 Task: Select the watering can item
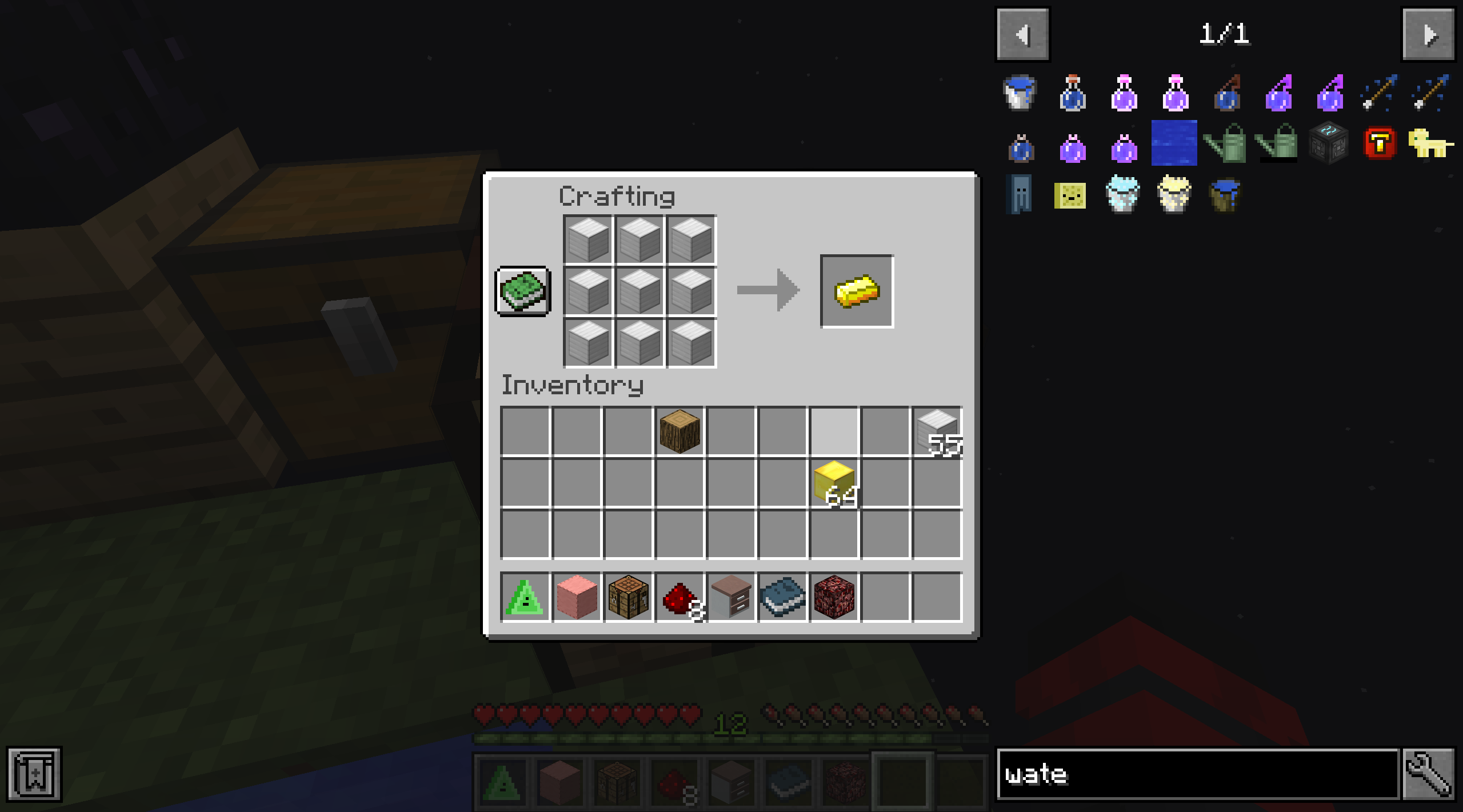(x=1226, y=144)
